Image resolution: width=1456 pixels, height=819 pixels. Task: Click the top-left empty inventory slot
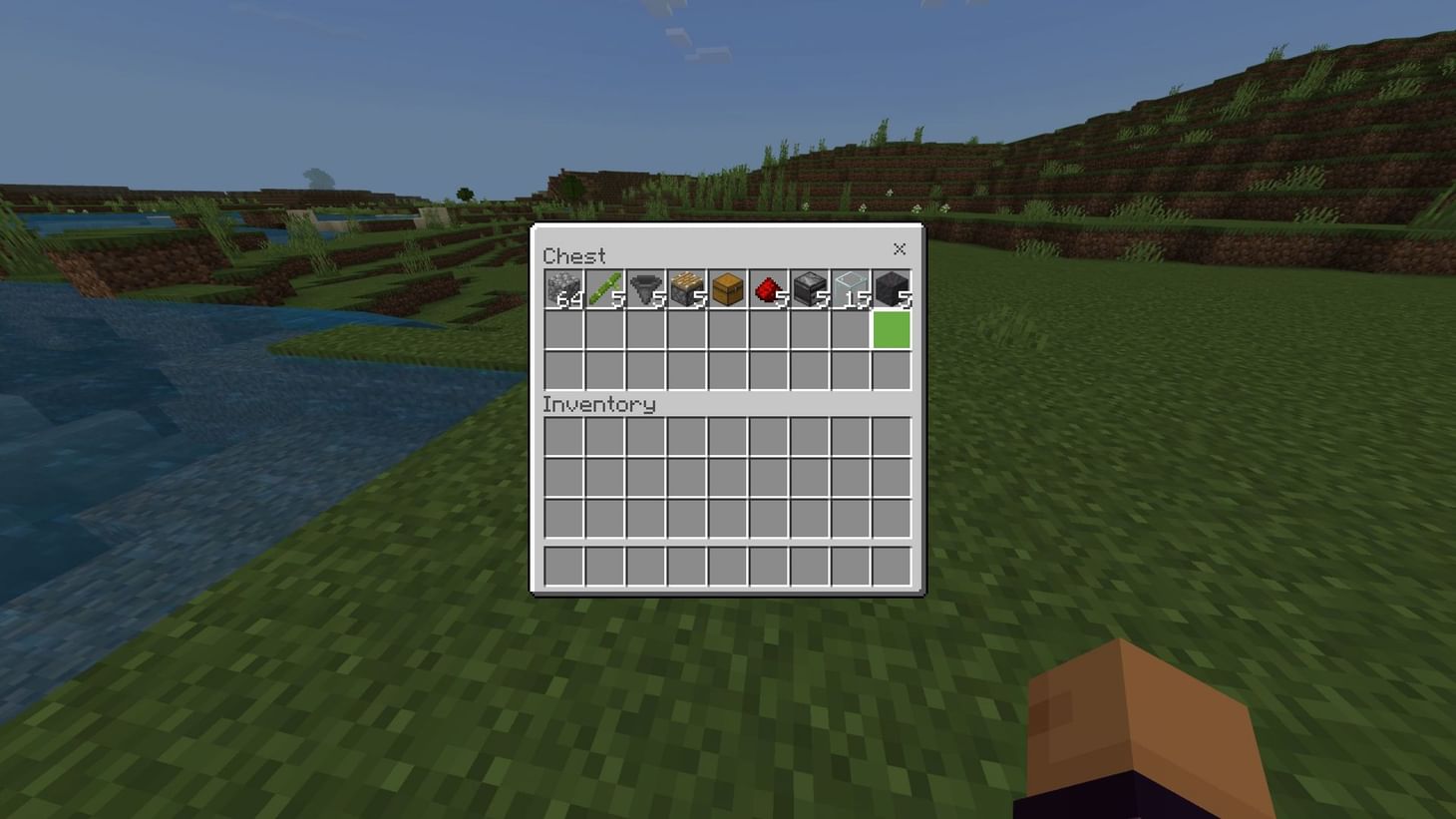coord(564,434)
